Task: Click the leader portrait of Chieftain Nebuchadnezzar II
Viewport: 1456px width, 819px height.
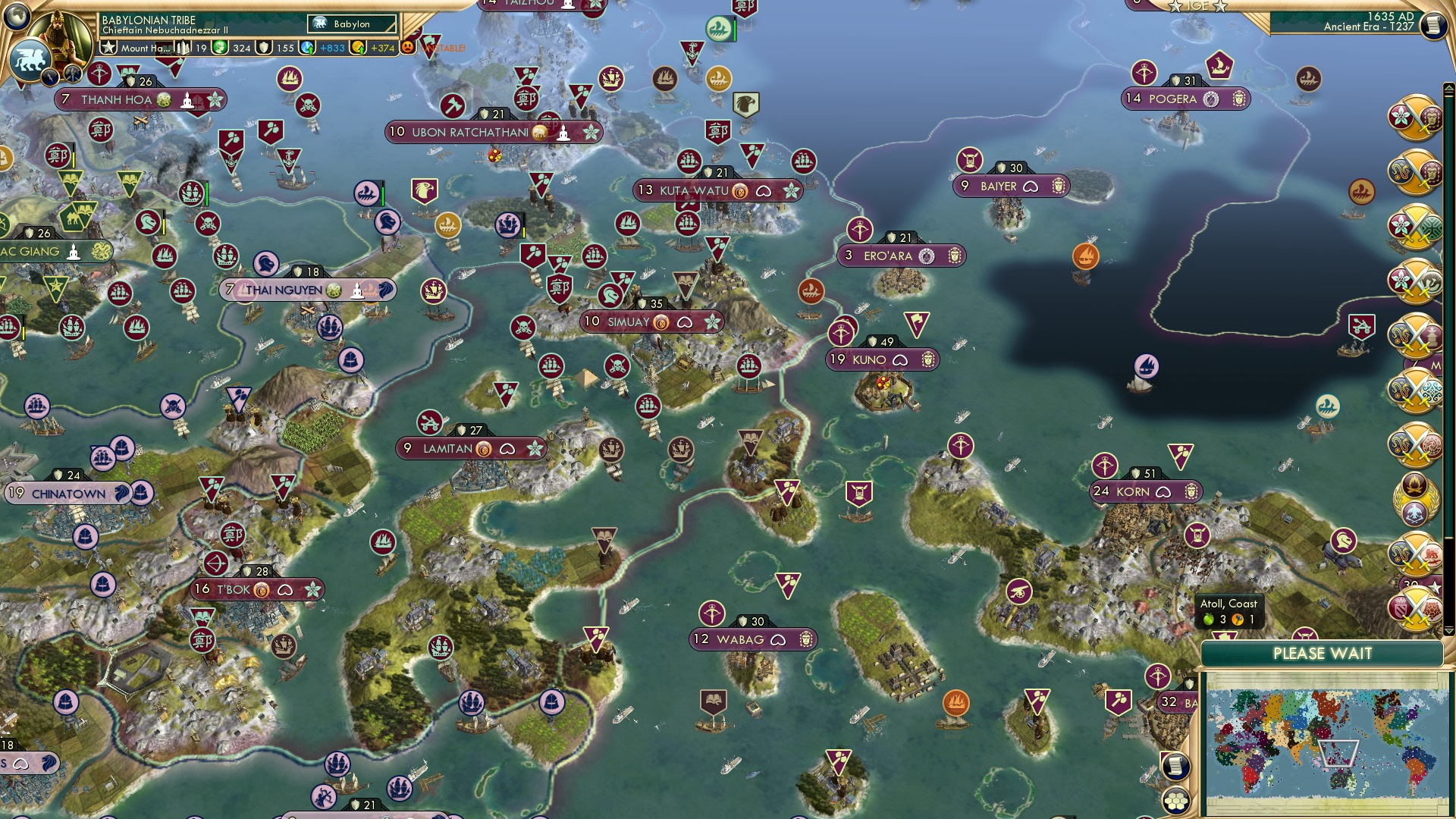Action: 61,34
